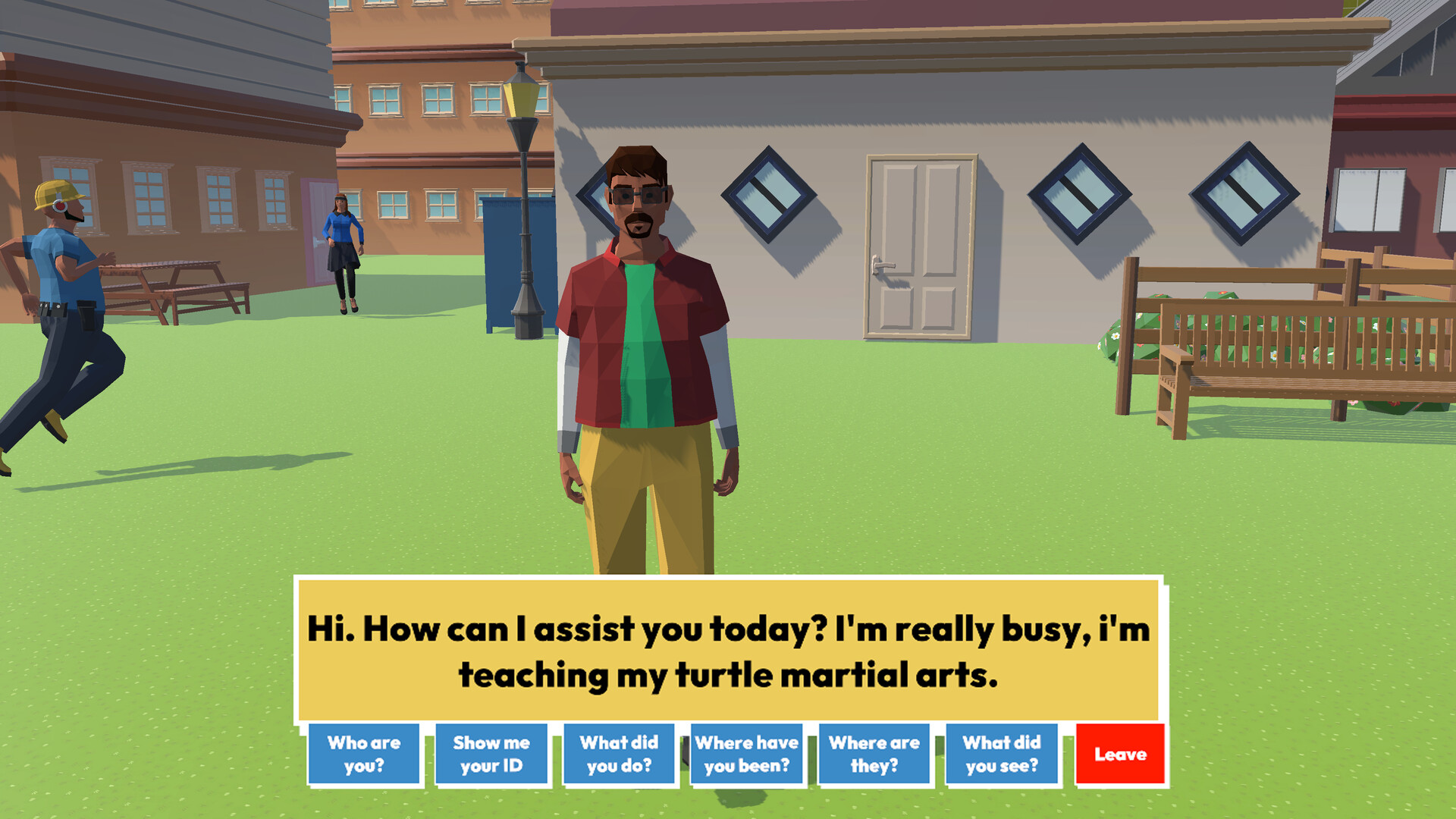Choose 'Where have you been?' question

(x=746, y=754)
